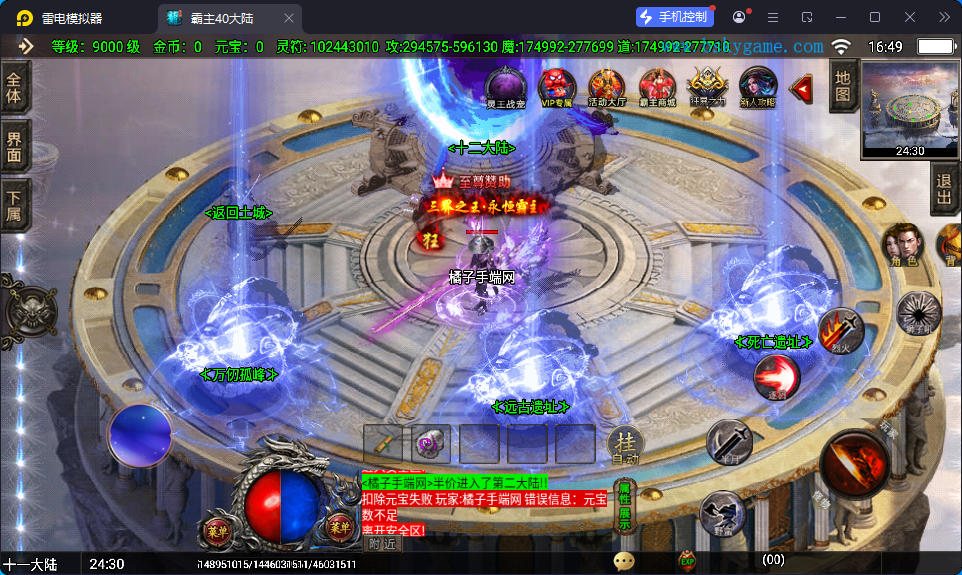Viewport: 962px width, 575px height.
Task: Open the 霸主商城 shop
Action: tap(657, 87)
